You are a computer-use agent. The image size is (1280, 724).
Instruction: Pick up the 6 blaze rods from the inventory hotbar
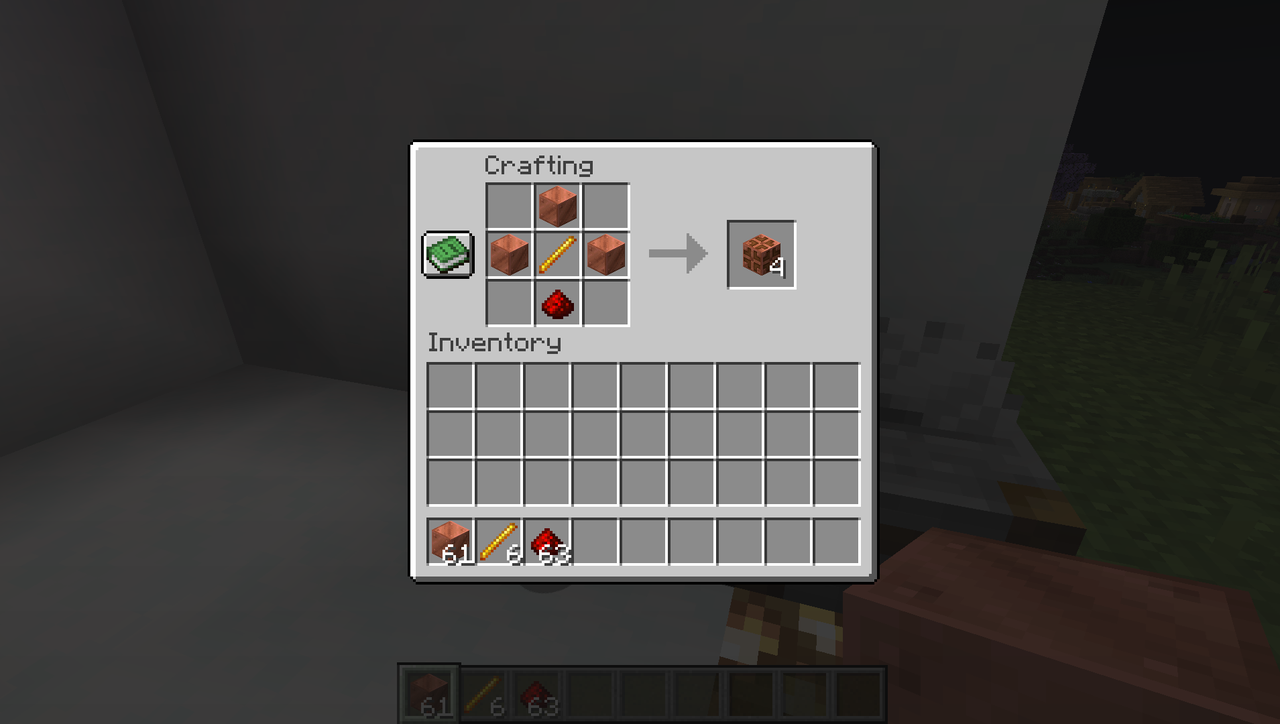click(x=498, y=541)
